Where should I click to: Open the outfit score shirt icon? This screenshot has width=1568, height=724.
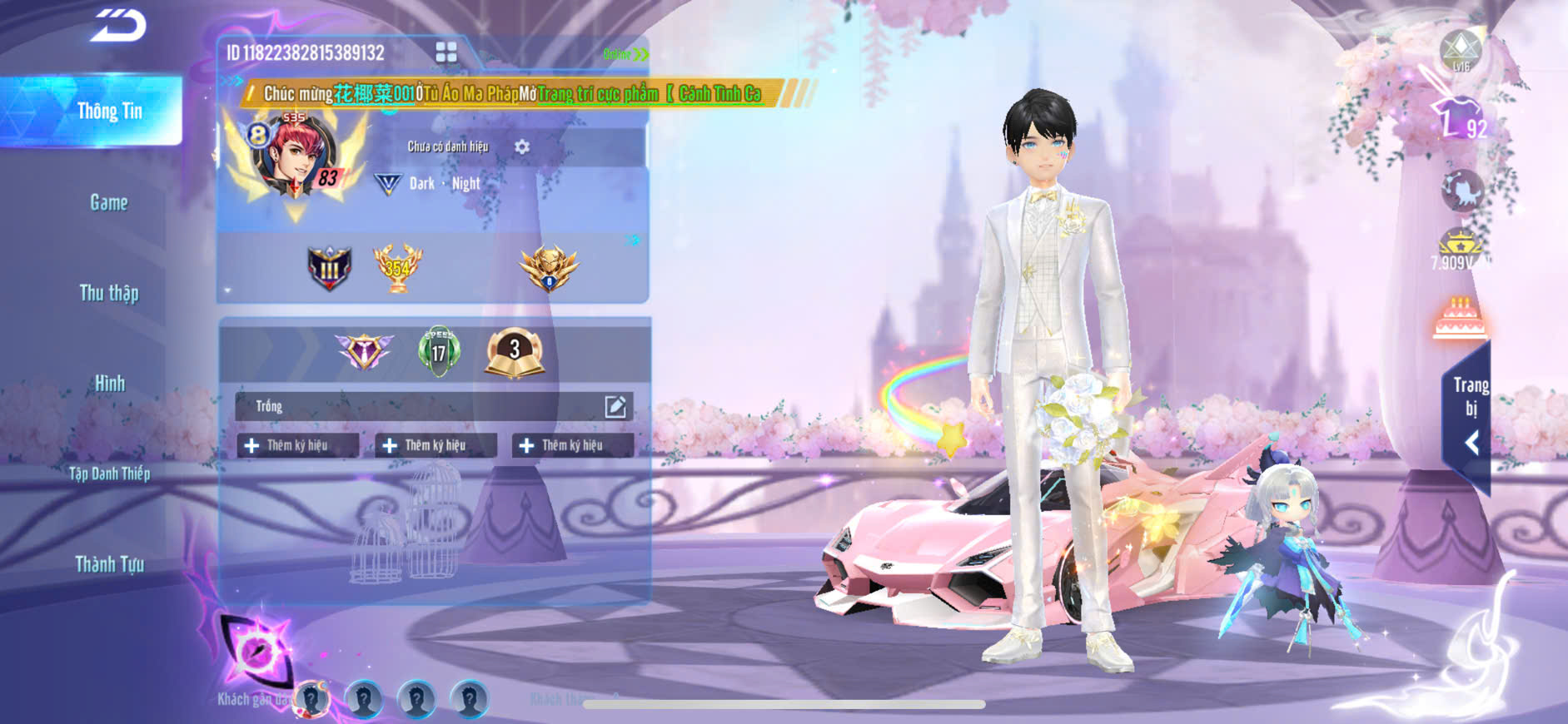point(1460,118)
